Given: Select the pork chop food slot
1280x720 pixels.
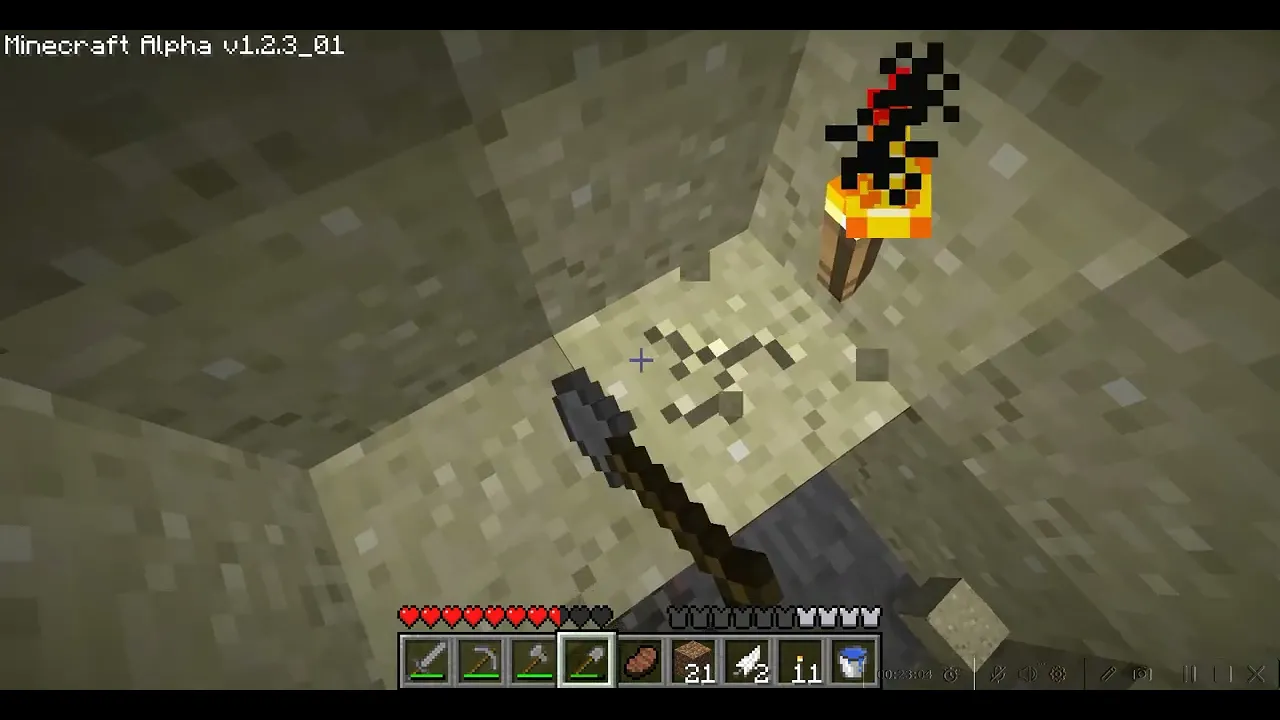Looking at the screenshot, I should (x=640, y=662).
